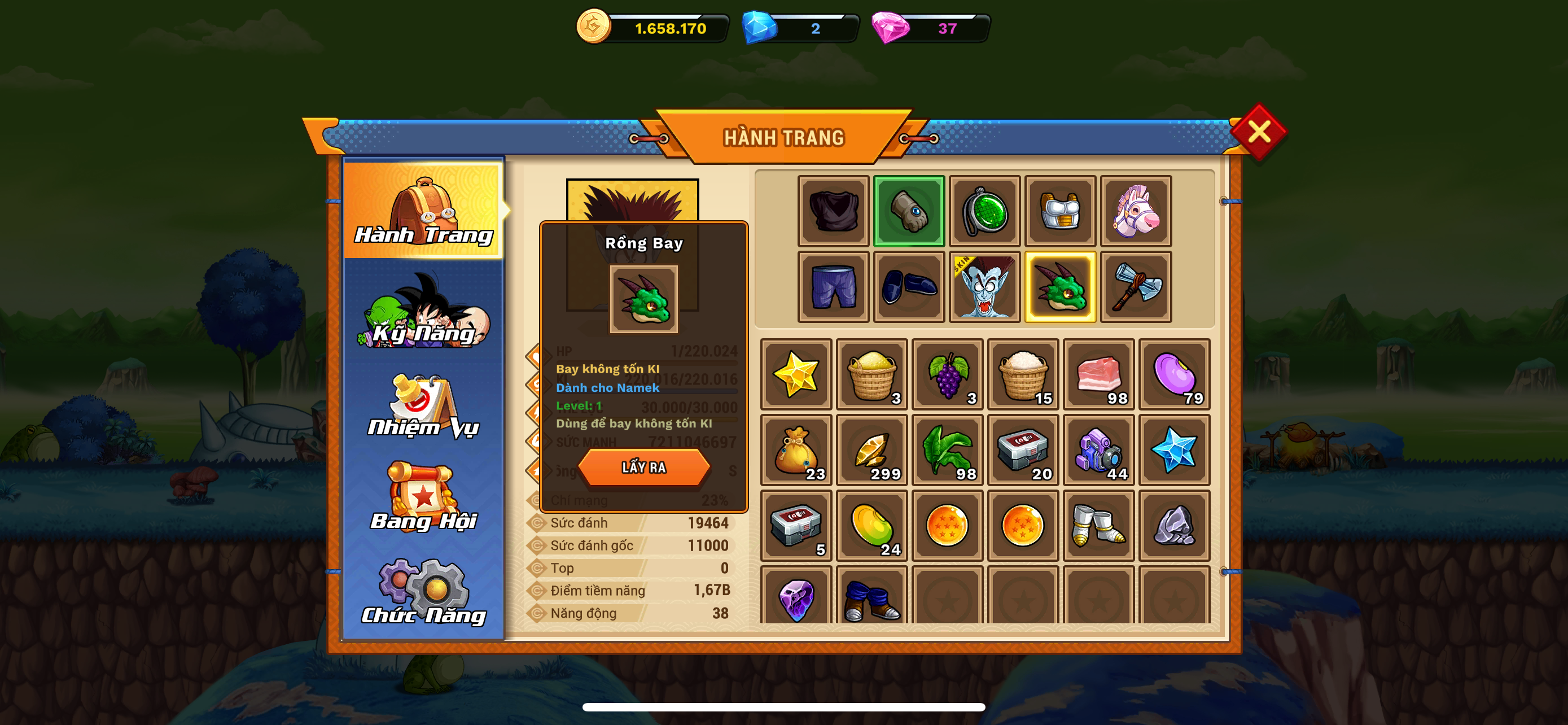Select the Hành Trang backpack tab
The height and width of the screenshot is (725, 1568).
pos(424,210)
